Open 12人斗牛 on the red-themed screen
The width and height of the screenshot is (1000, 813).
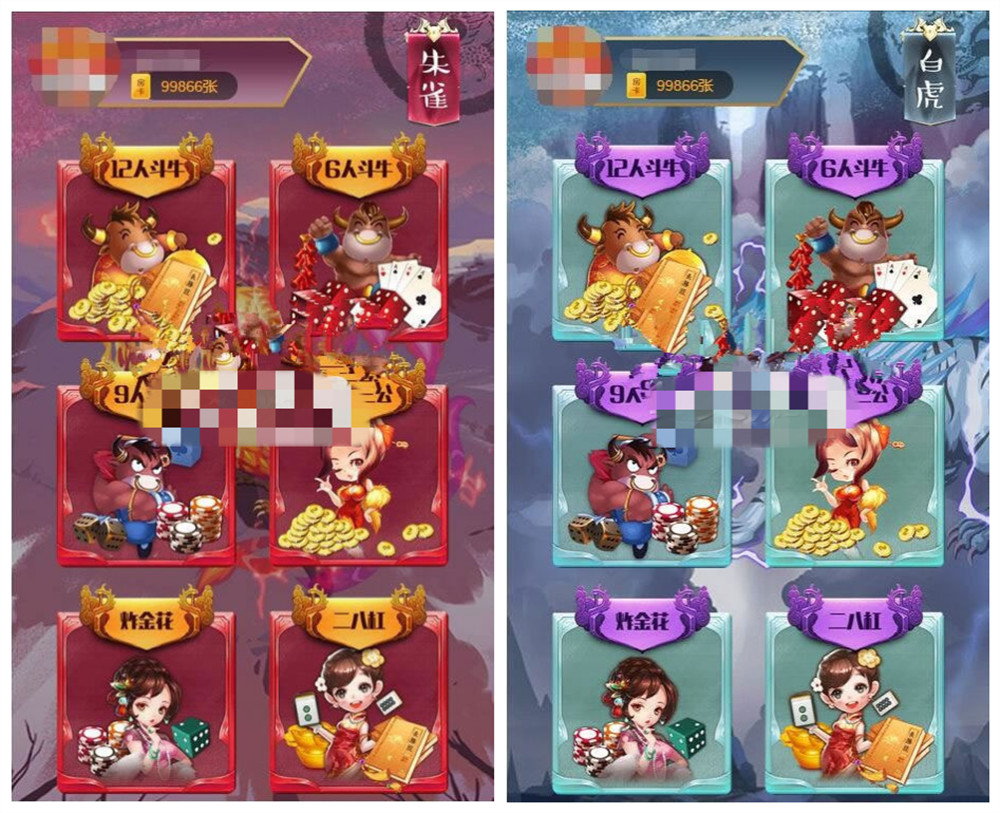click(x=146, y=245)
